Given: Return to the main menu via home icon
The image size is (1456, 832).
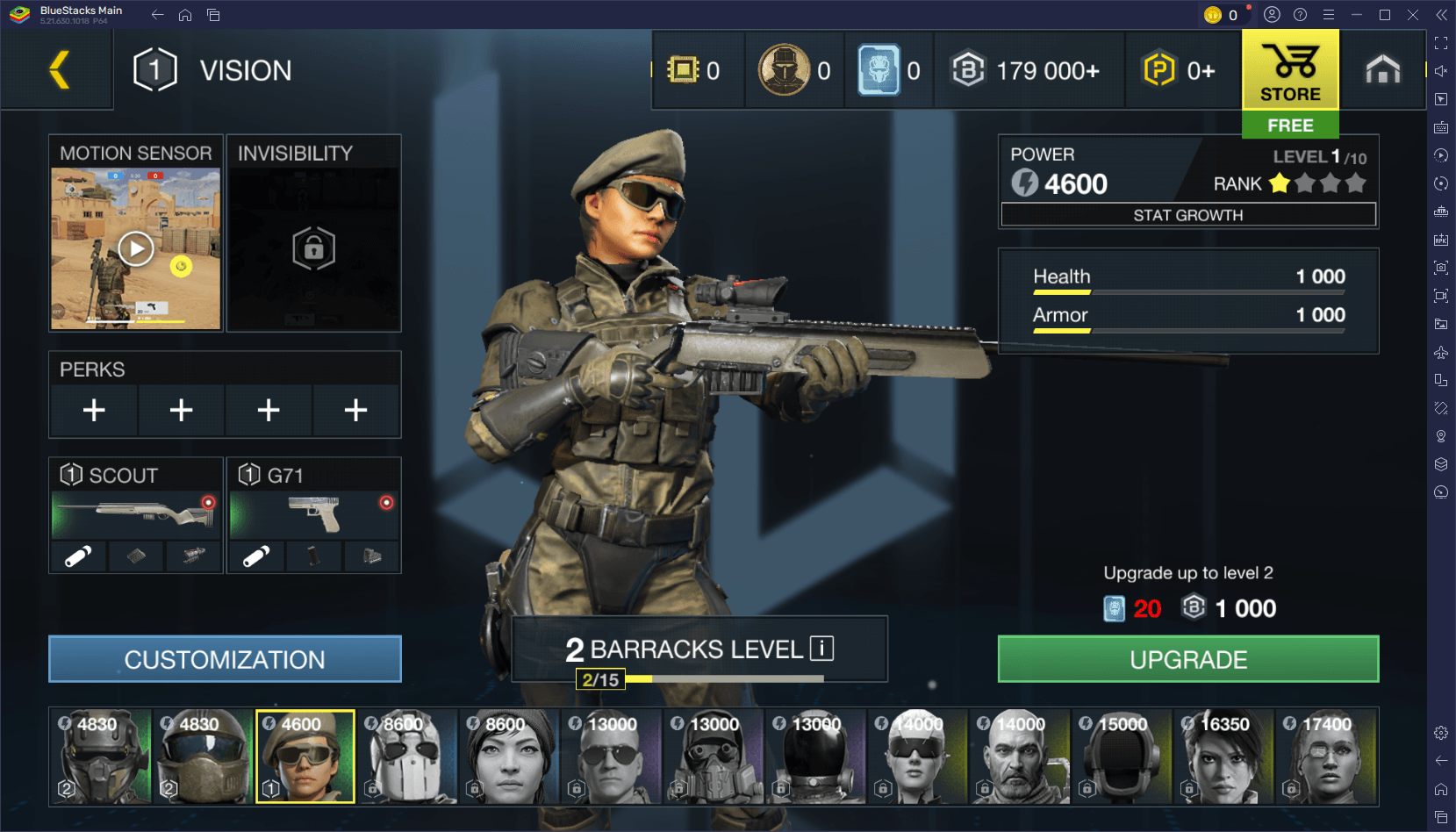Looking at the screenshot, I should coord(1382,70).
